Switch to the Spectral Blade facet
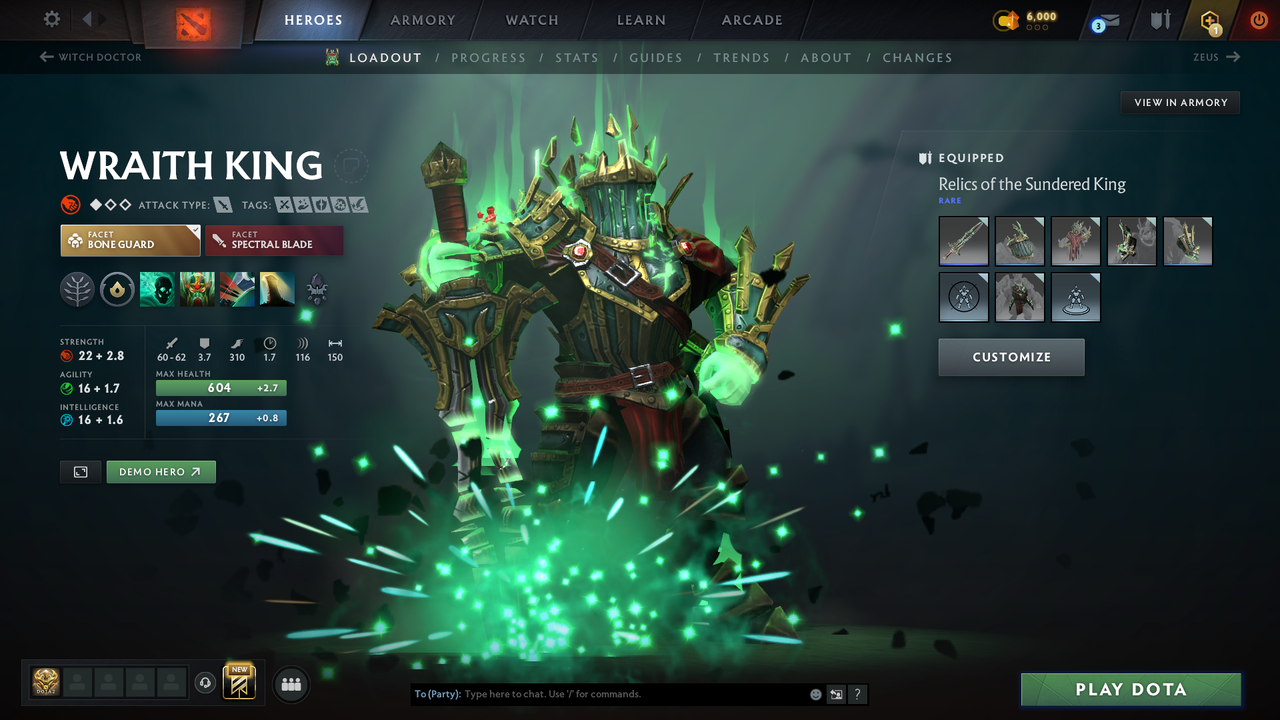Screen dimensions: 1280x720 pos(274,240)
